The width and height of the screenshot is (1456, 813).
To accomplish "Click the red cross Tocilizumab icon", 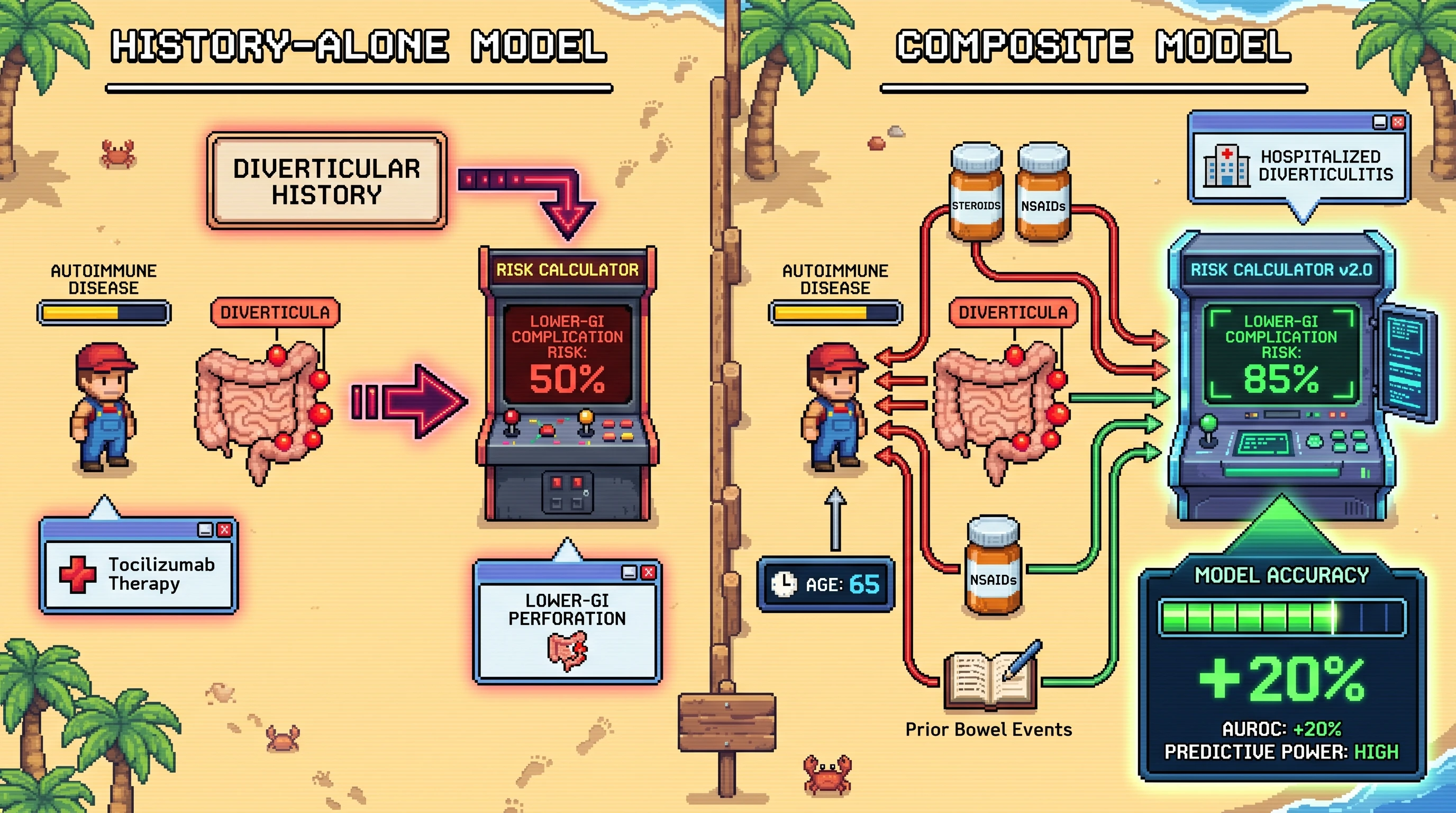I will click(78, 574).
